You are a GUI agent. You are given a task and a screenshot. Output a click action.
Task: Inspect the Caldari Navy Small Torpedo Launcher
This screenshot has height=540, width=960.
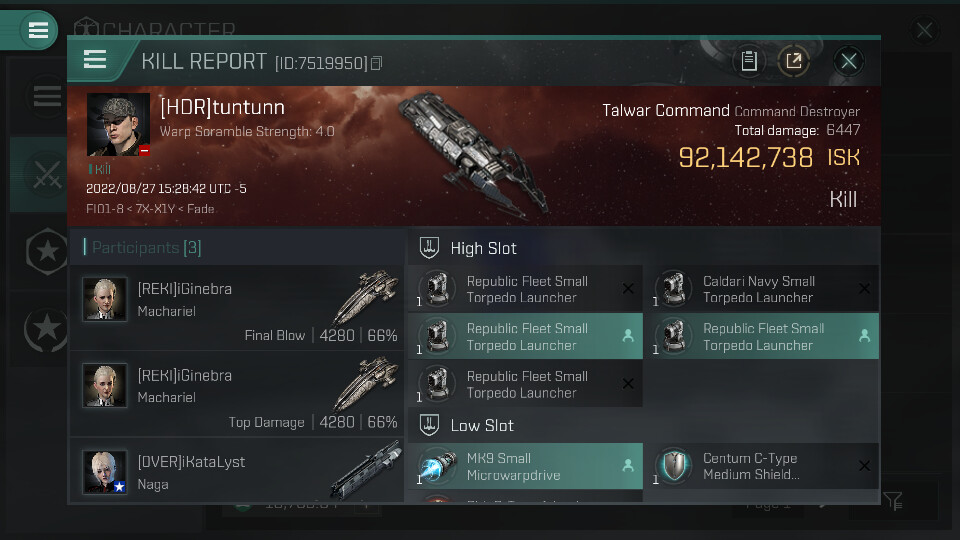[758, 289]
